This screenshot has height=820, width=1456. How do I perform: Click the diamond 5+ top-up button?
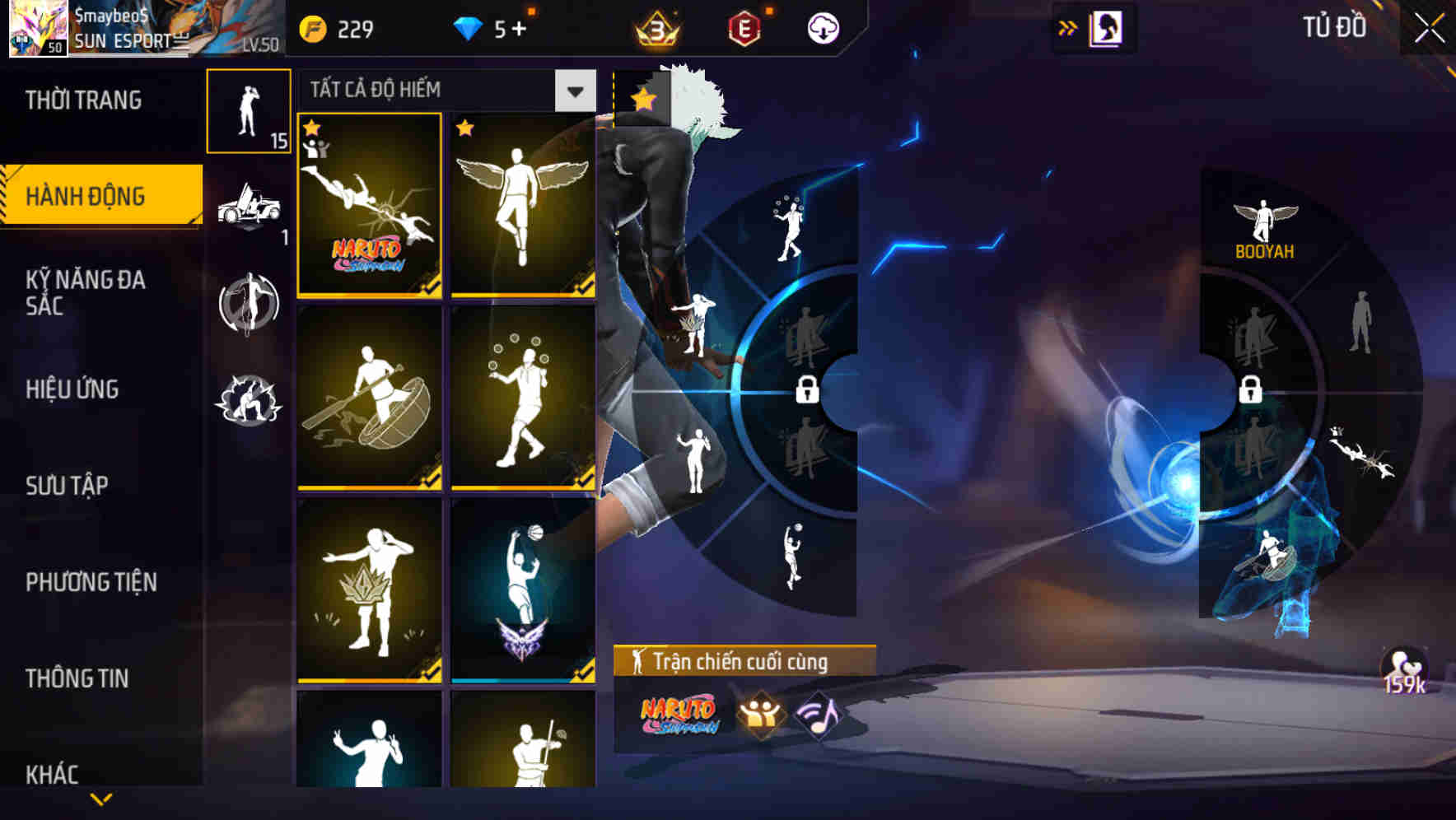496,27
